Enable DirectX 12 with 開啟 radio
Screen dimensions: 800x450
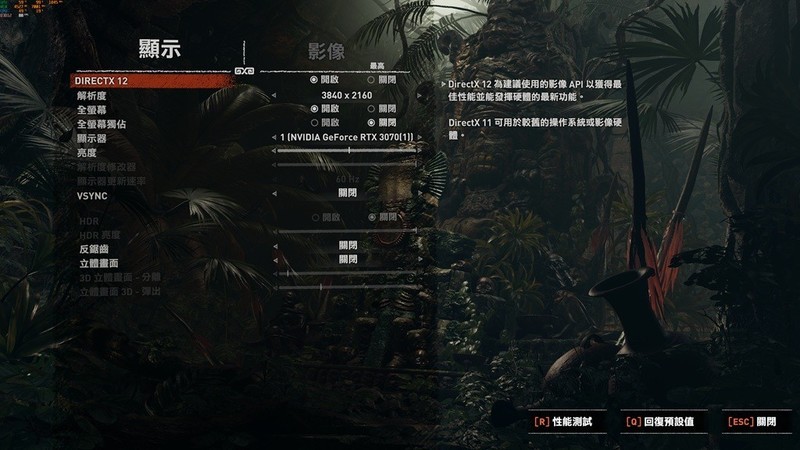(x=315, y=79)
